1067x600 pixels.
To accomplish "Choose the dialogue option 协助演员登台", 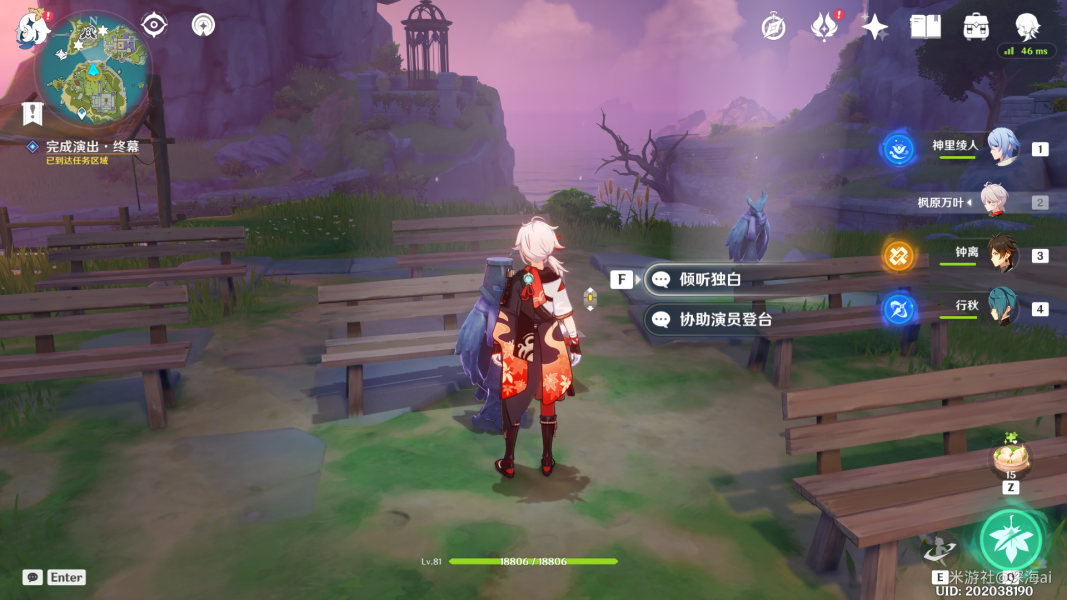I will pyautogui.click(x=725, y=320).
